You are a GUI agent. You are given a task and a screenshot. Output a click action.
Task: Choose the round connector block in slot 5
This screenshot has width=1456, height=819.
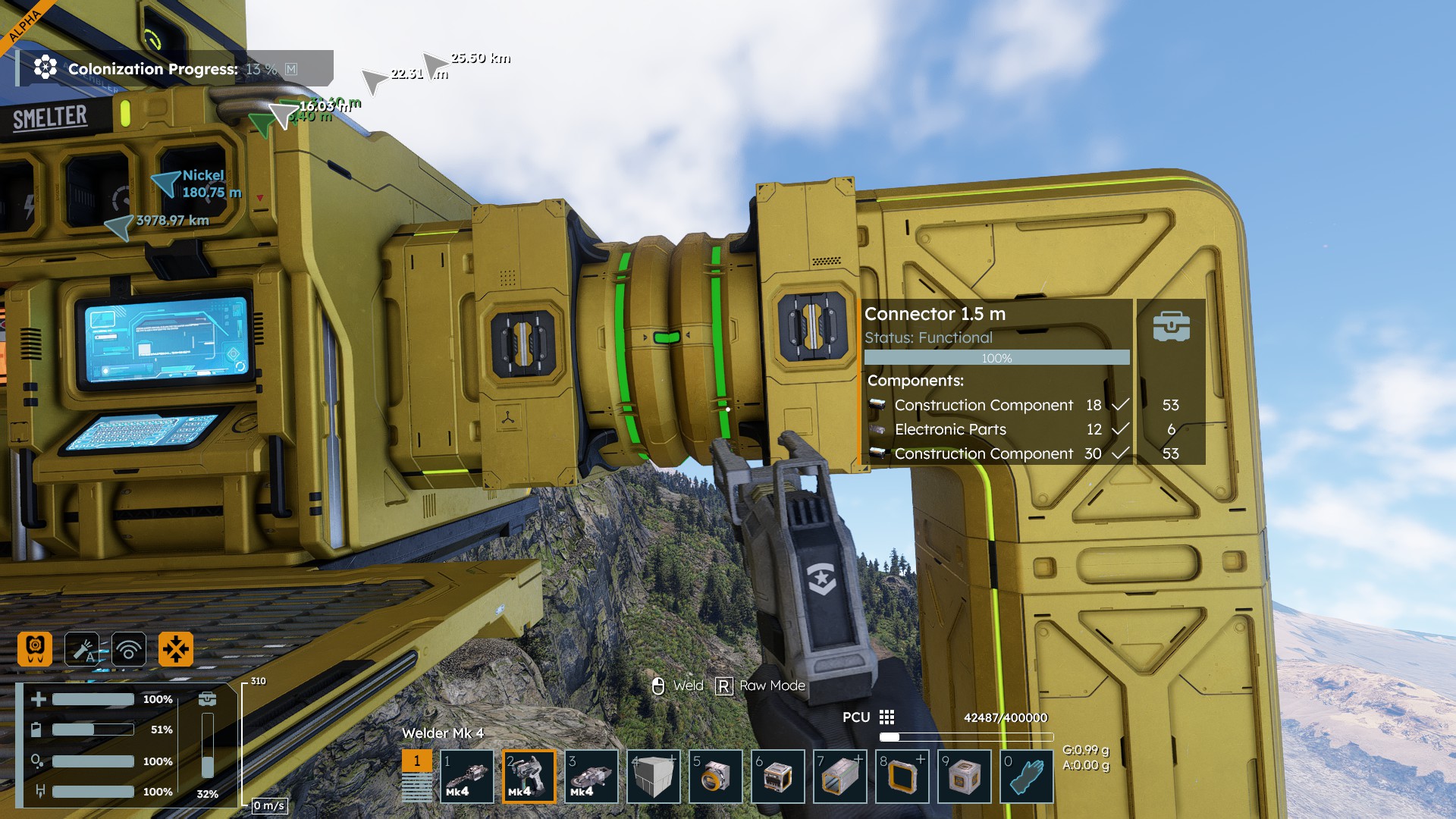(716, 777)
